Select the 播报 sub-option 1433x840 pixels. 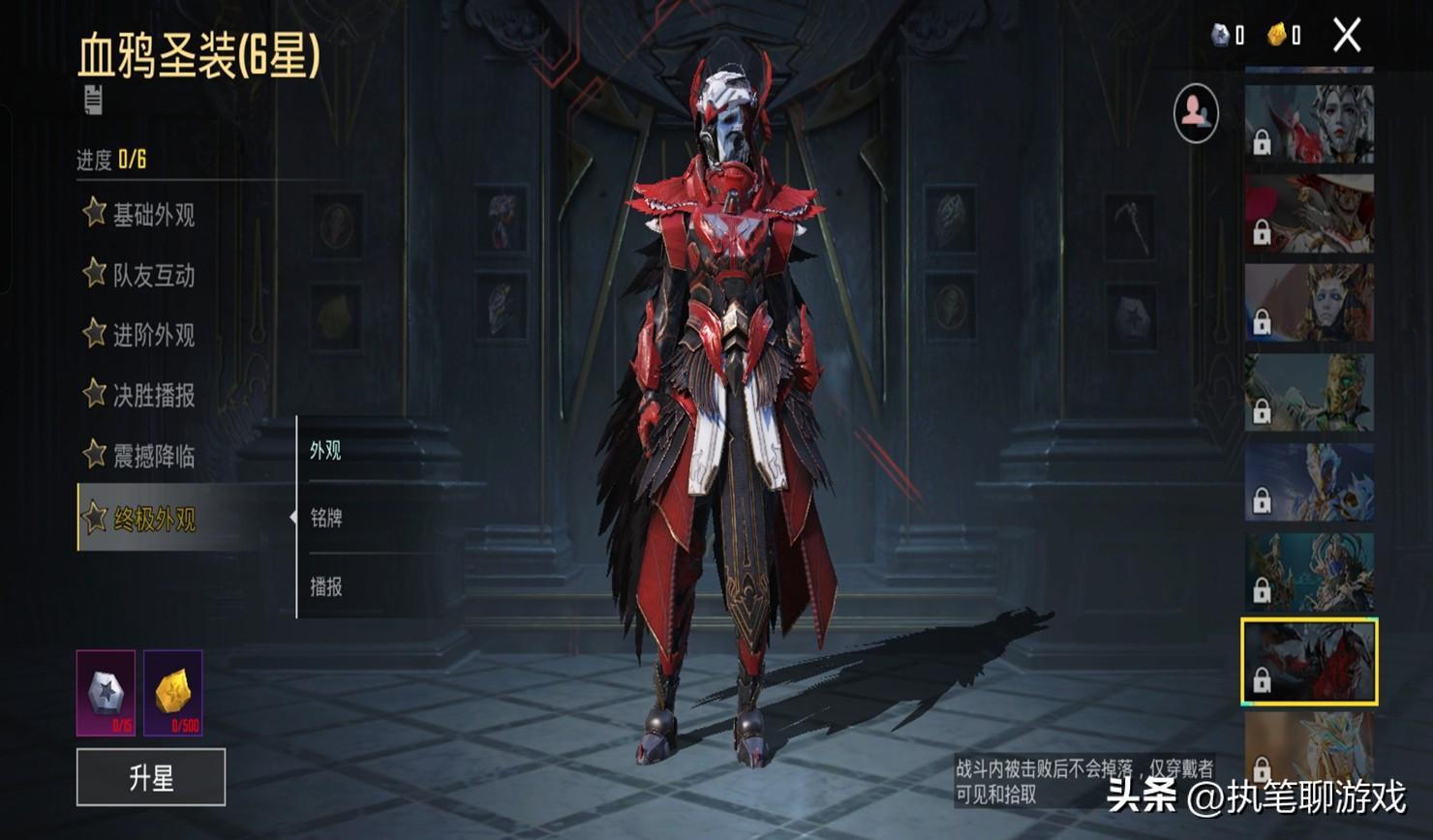326,587
